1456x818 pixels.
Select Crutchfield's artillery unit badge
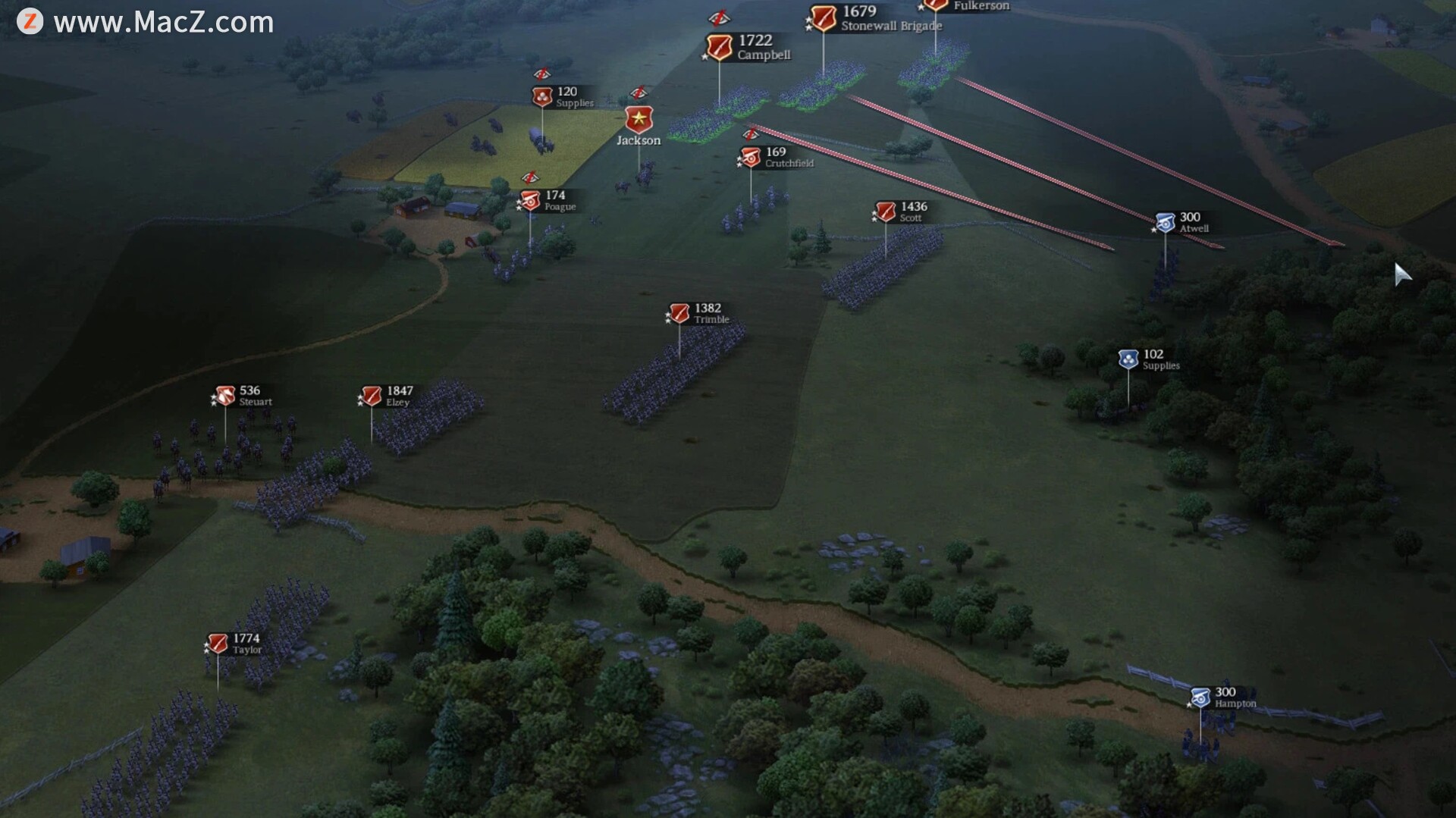(751, 157)
